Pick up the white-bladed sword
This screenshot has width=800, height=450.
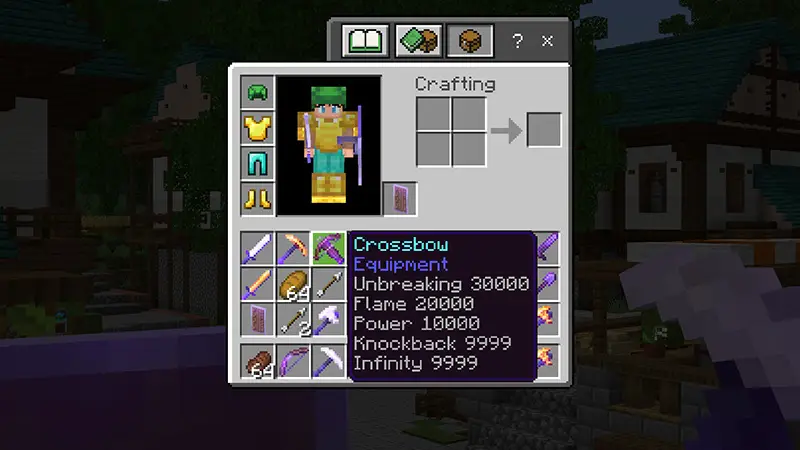(257, 248)
